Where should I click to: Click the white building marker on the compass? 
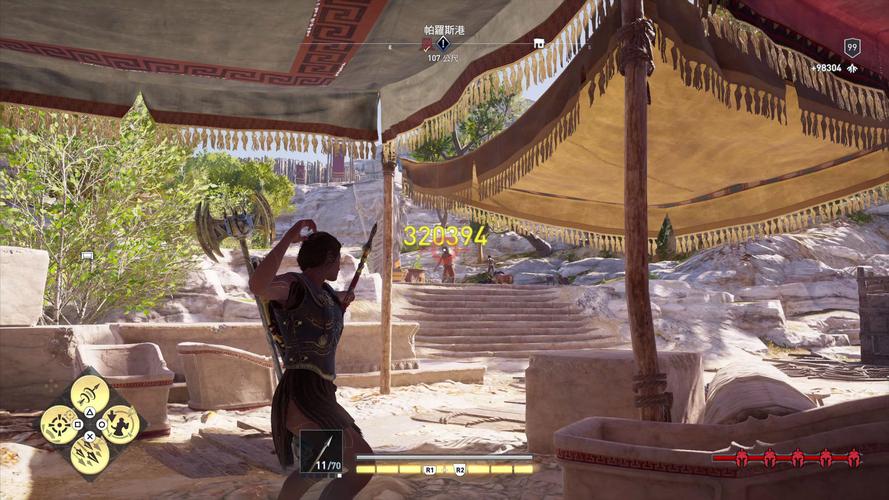click(x=539, y=44)
